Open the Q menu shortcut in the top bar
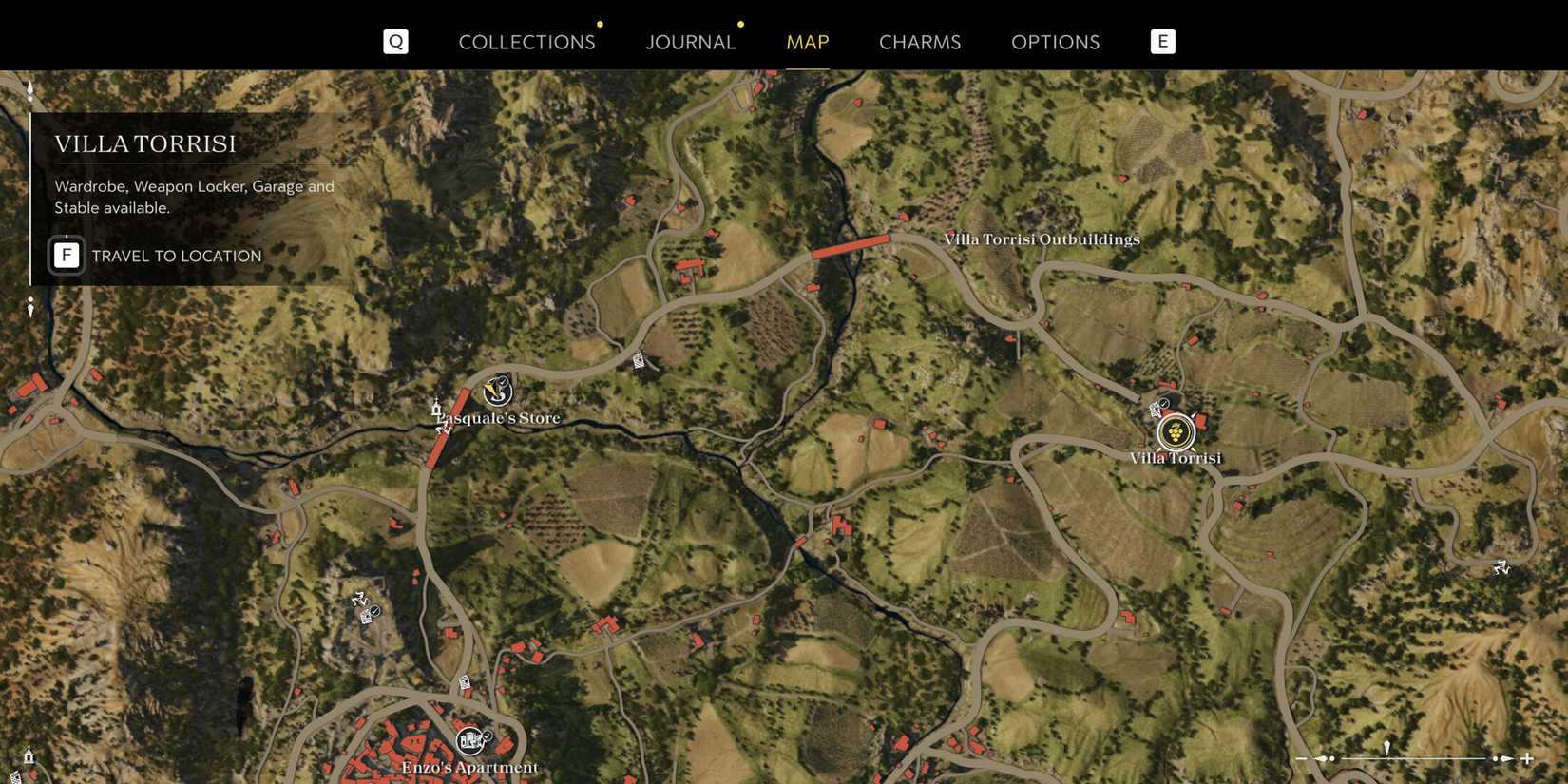 395,41
